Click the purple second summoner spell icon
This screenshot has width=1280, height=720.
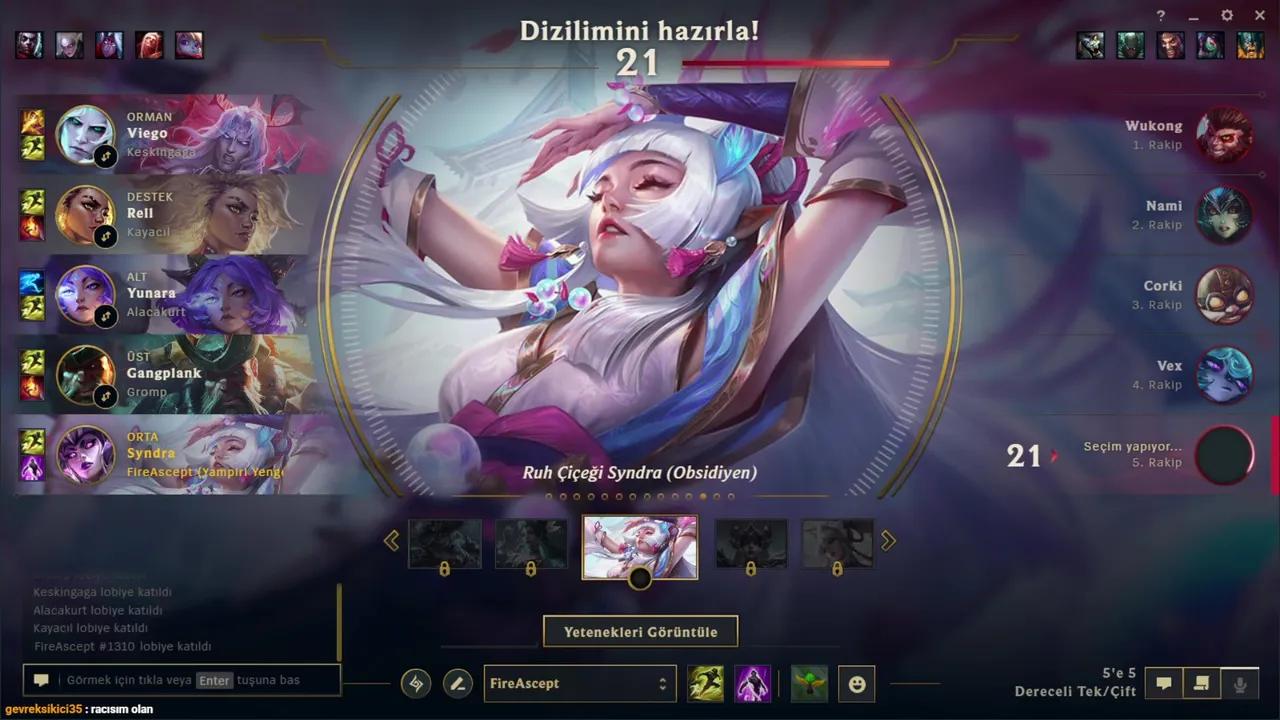click(x=753, y=683)
